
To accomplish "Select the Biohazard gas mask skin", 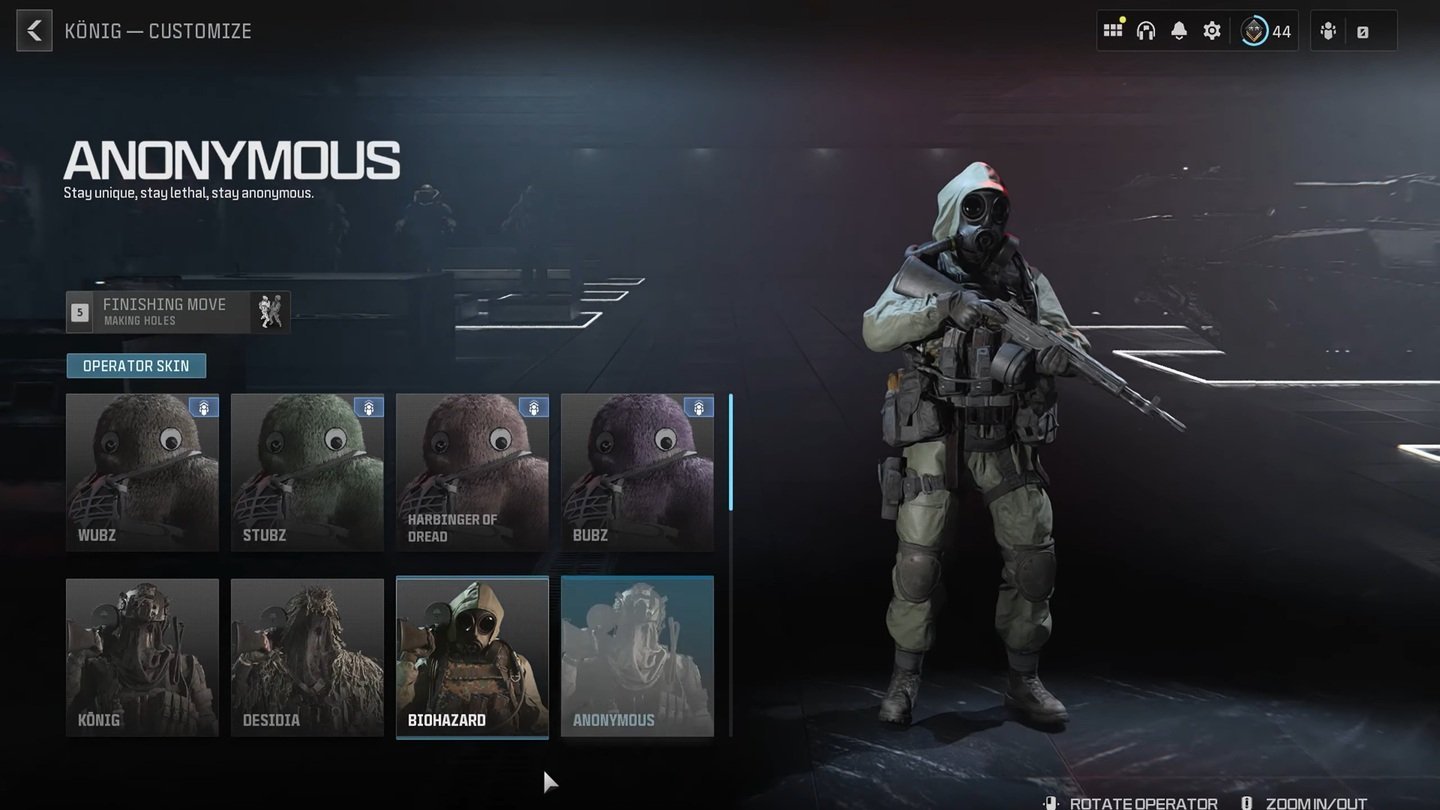I will [x=472, y=657].
